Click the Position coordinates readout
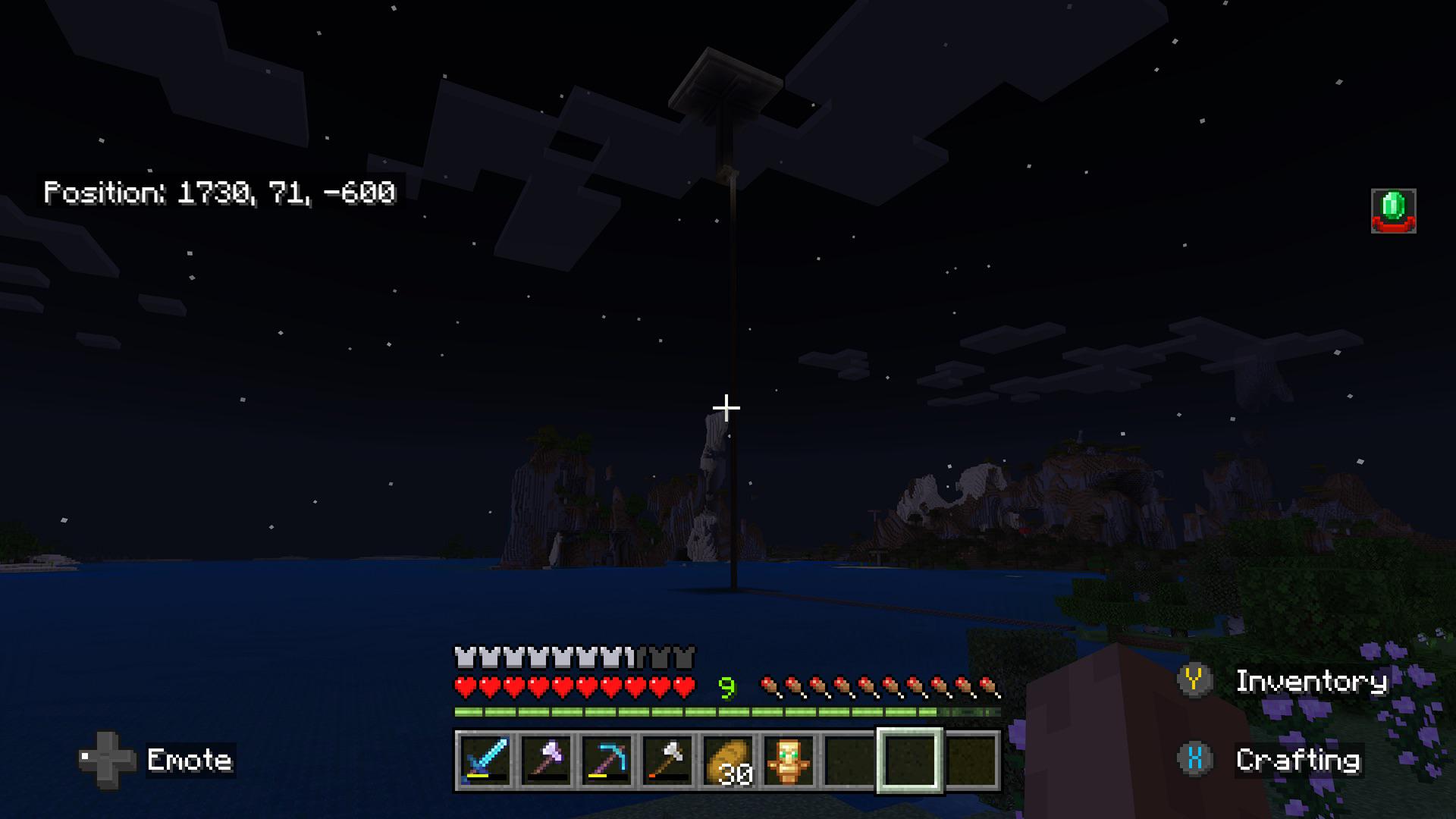Image resolution: width=1456 pixels, height=819 pixels. 220,193
